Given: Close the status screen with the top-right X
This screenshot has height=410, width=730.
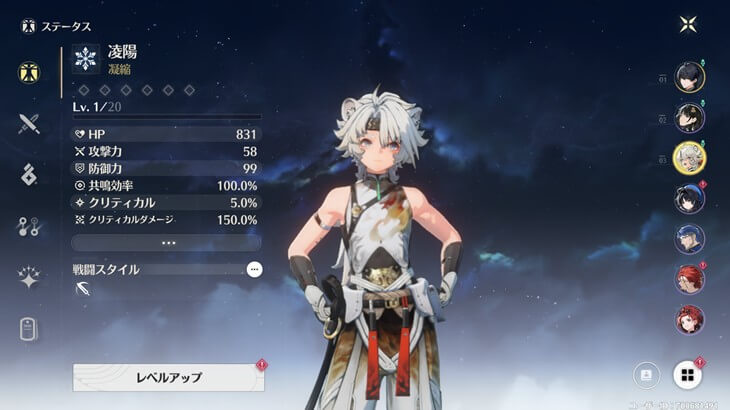Looking at the screenshot, I should click(688, 24).
